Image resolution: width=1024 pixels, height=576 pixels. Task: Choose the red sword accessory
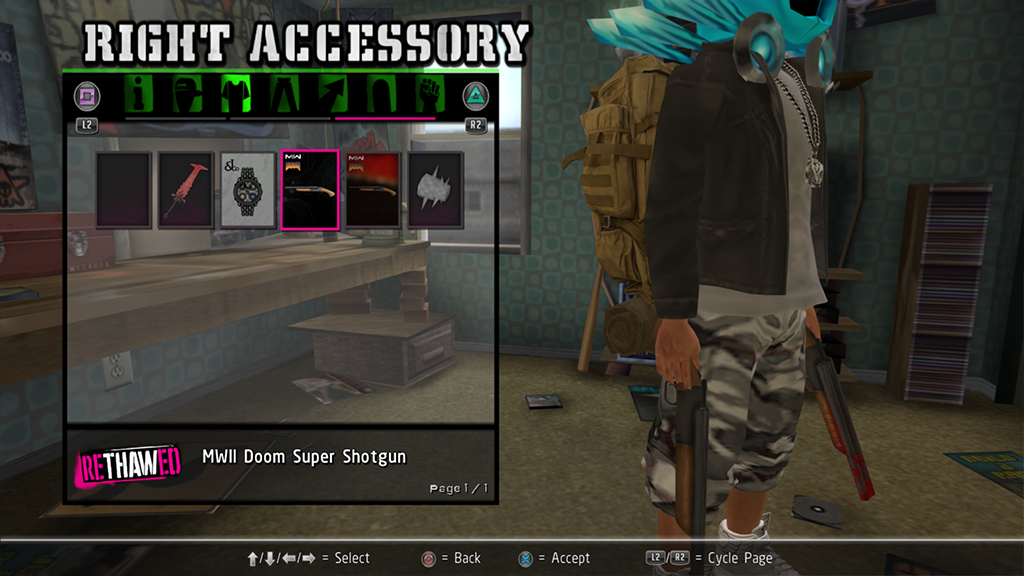click(186, 190)
